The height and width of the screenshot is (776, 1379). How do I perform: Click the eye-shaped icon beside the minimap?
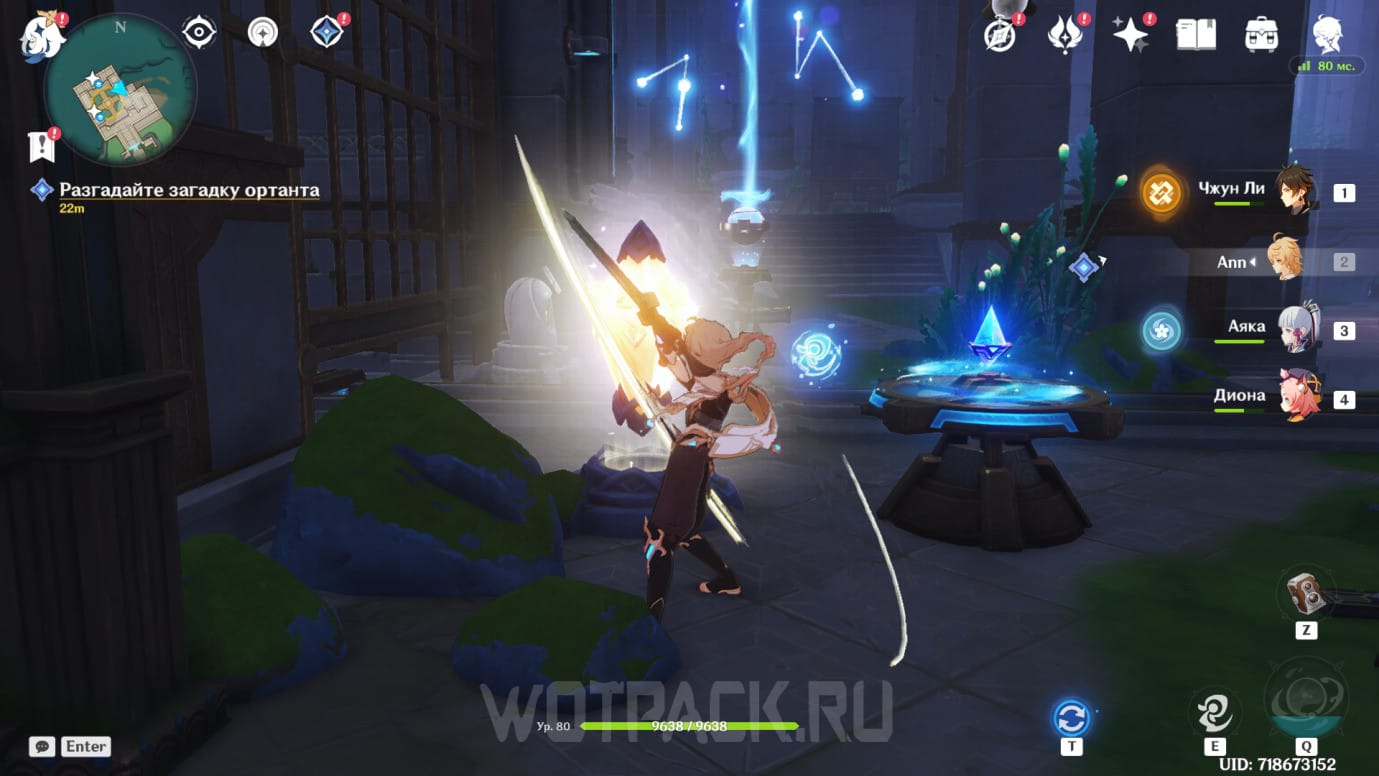(x=199, y=33)
